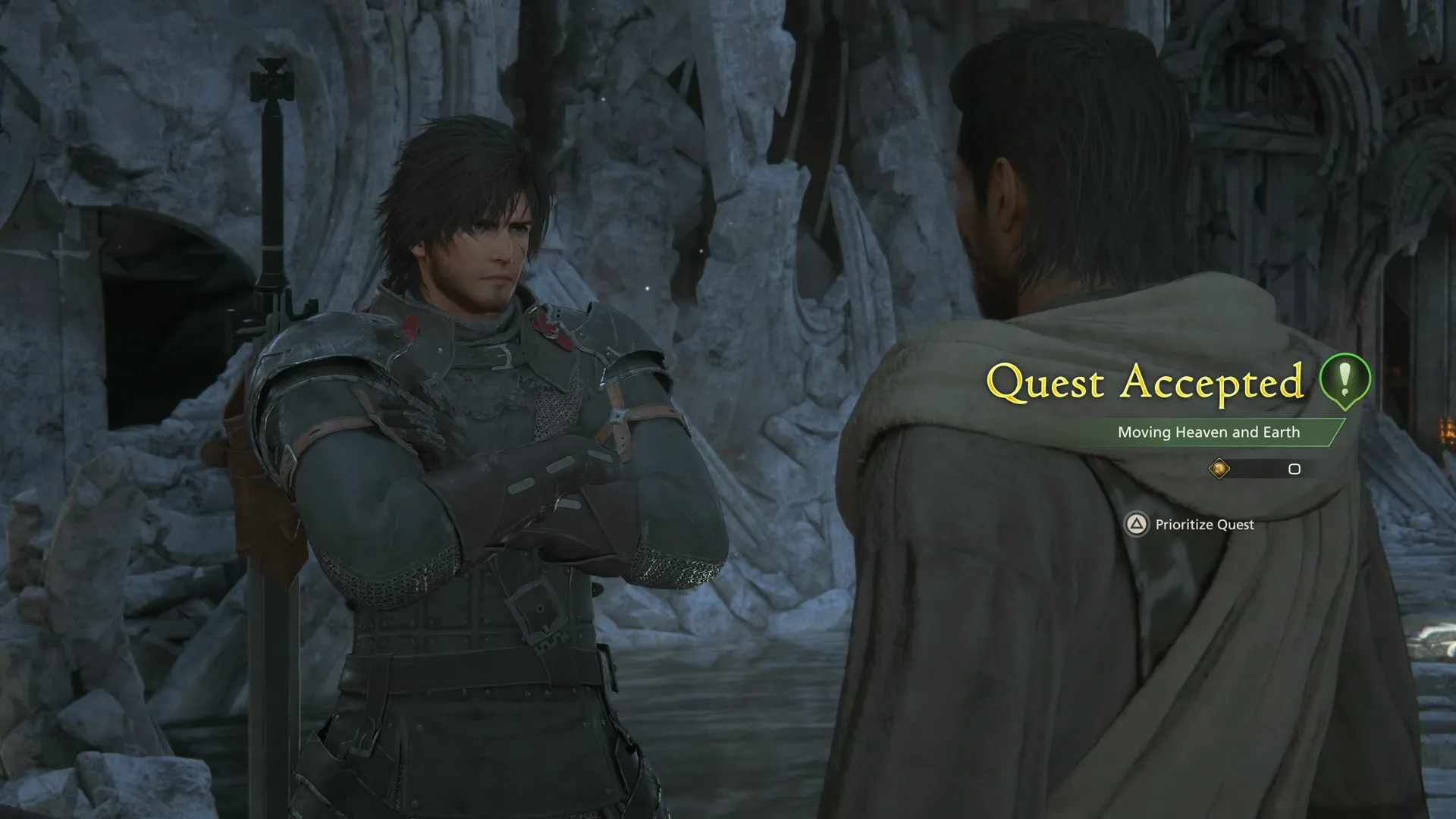Select the Moving Heaven and Earth quest label
The width and height of the screenshot is (1456, 819).
[x=1208, y=432]
